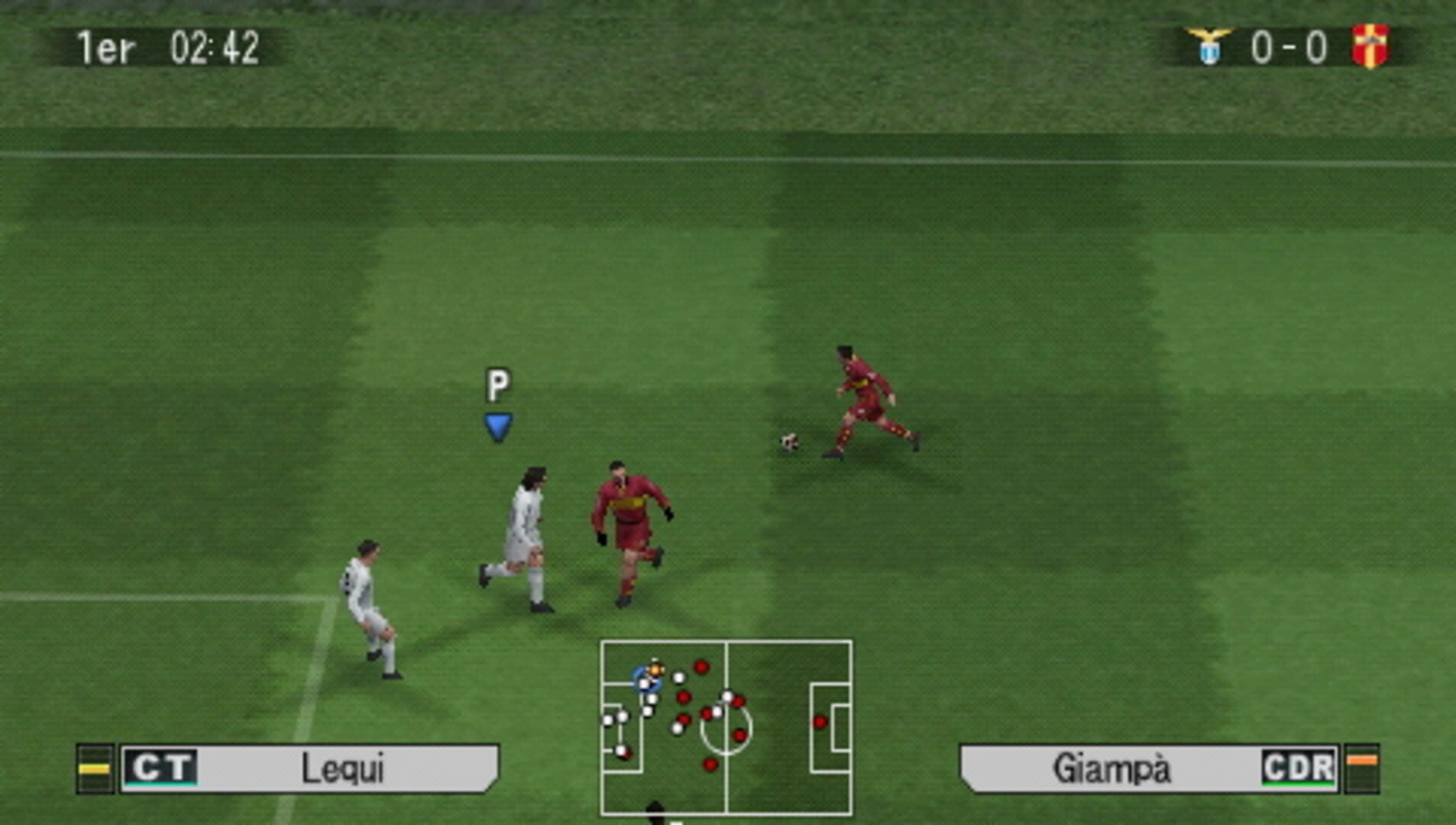Click the ball on the pitch
The width and height of the screenshot is (1456, 825).
(788, 441)
